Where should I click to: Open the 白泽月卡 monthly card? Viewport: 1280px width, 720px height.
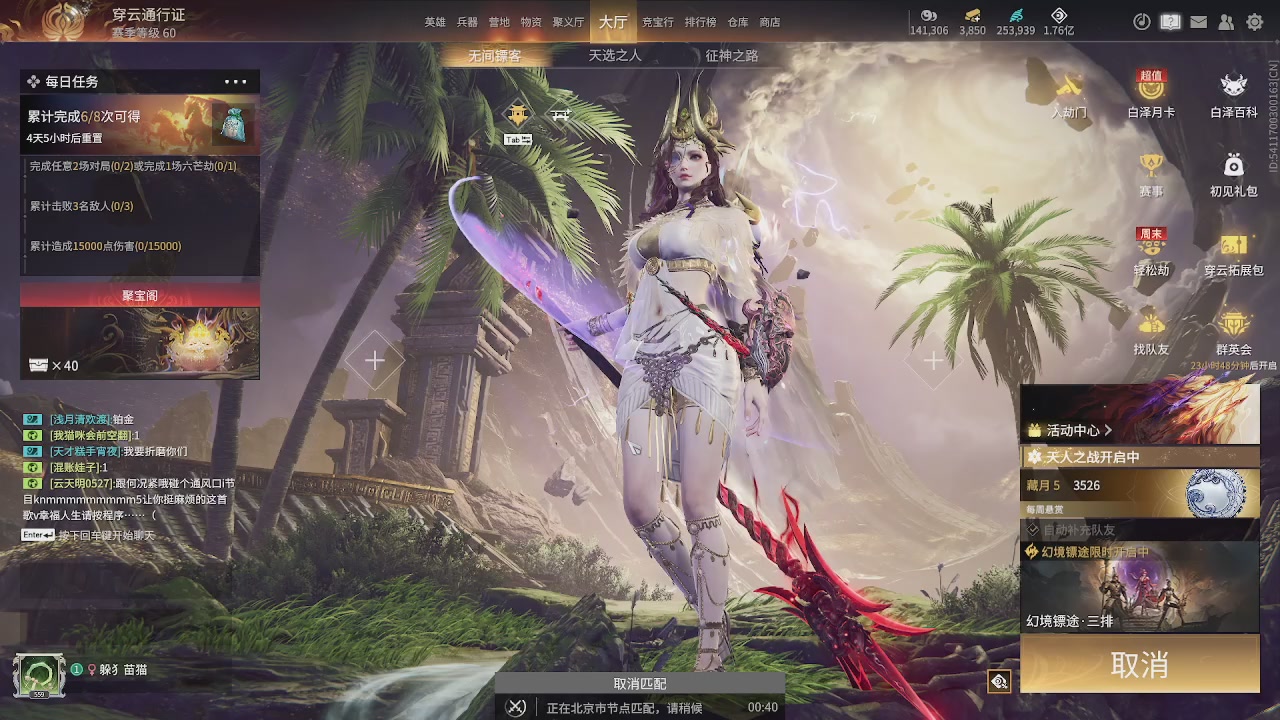tap(1151, 95)
